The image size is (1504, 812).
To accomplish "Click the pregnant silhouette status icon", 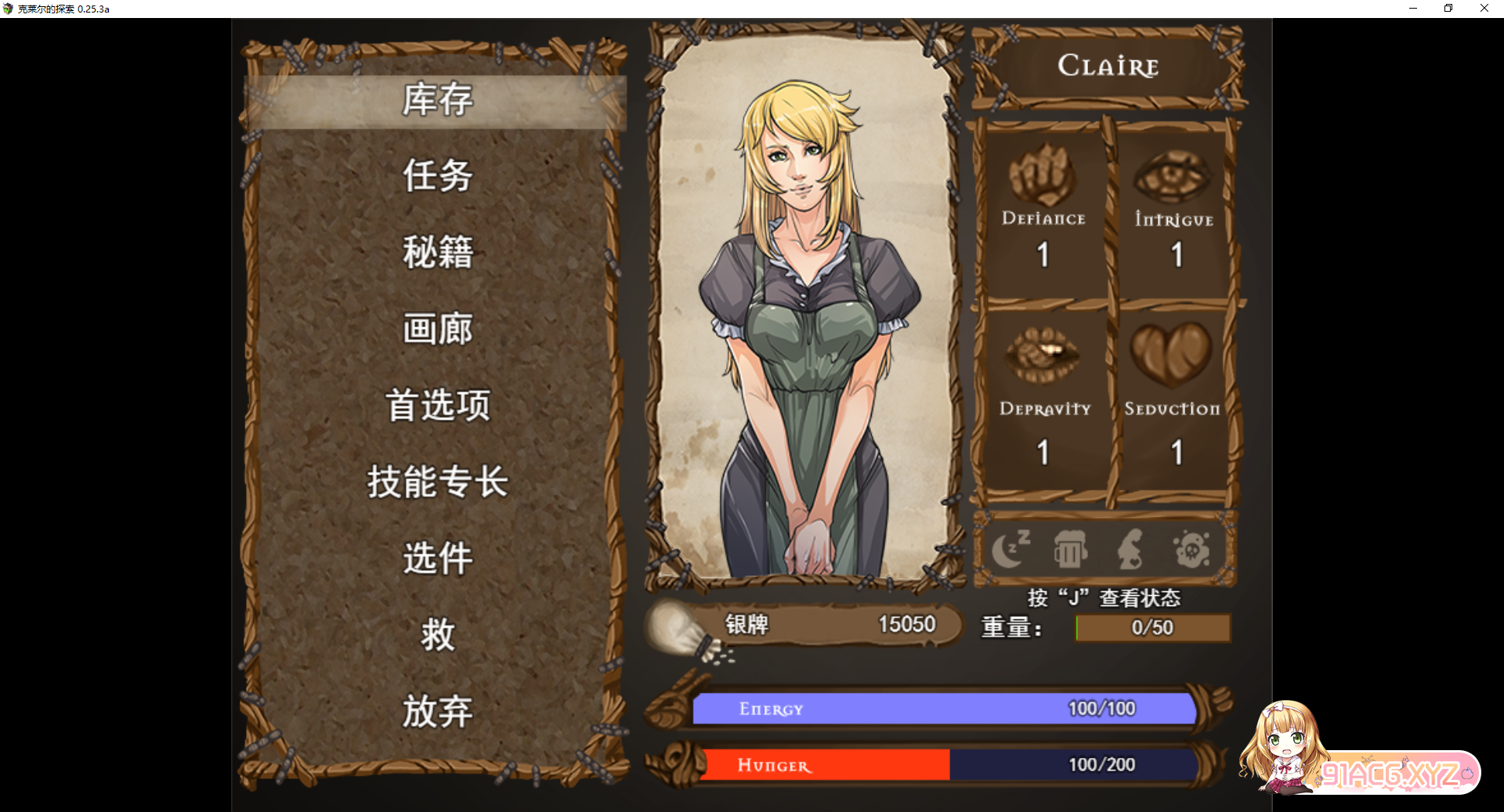I will tap(1130, 549).
